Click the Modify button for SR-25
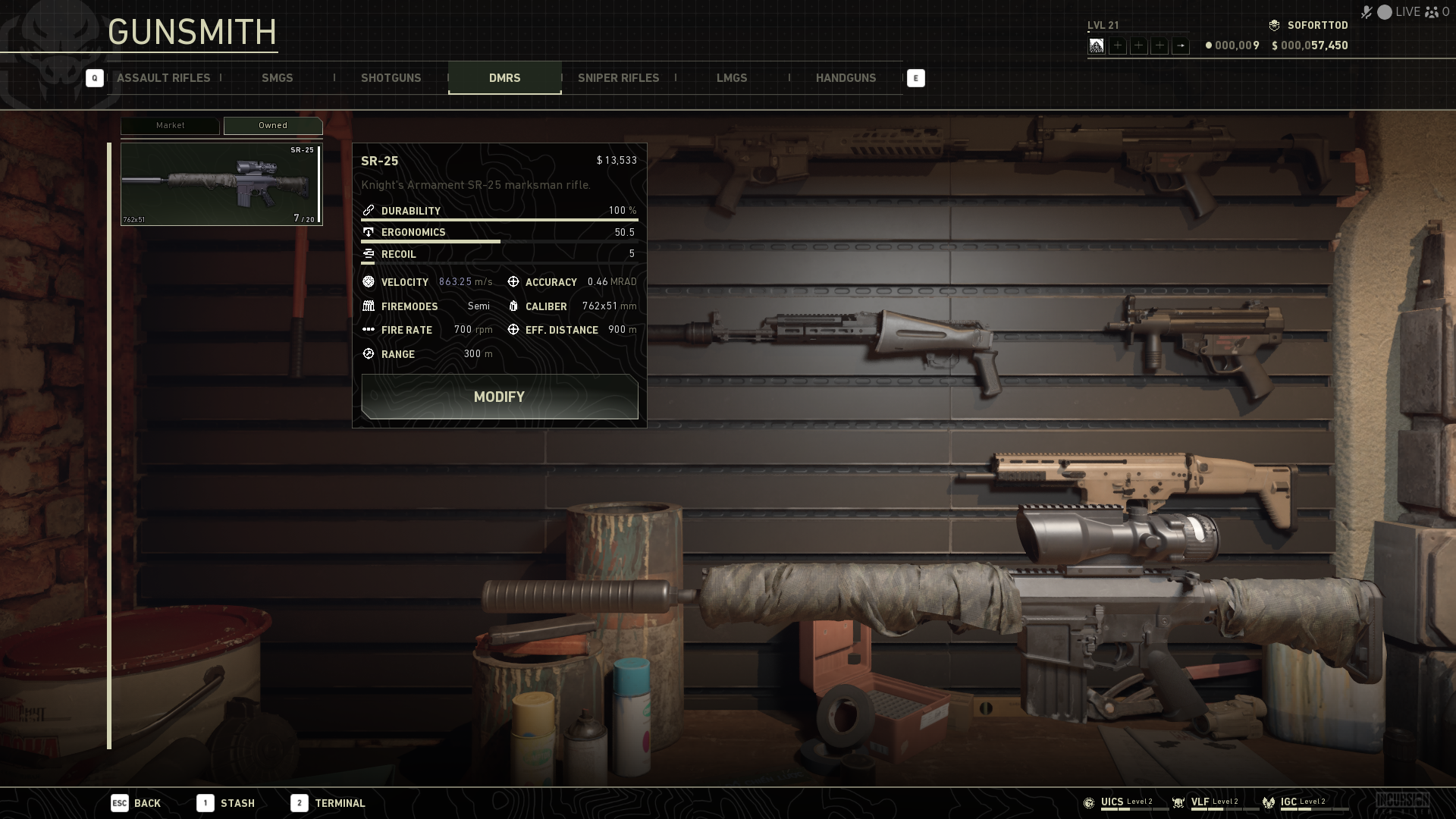This screenshot has height=819, width=1456. coord(499,397)
